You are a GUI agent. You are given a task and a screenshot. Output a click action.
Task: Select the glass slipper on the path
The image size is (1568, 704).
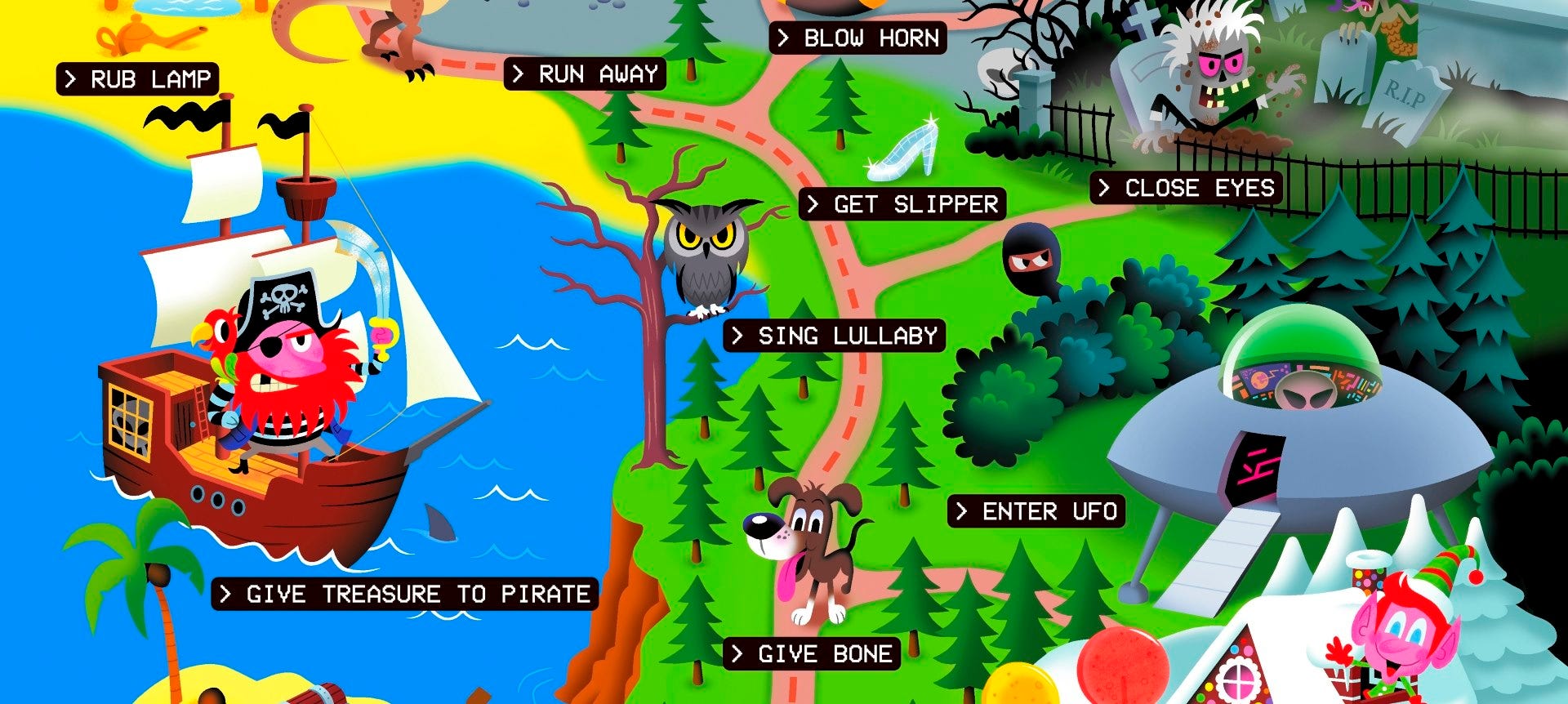(902, 151)
